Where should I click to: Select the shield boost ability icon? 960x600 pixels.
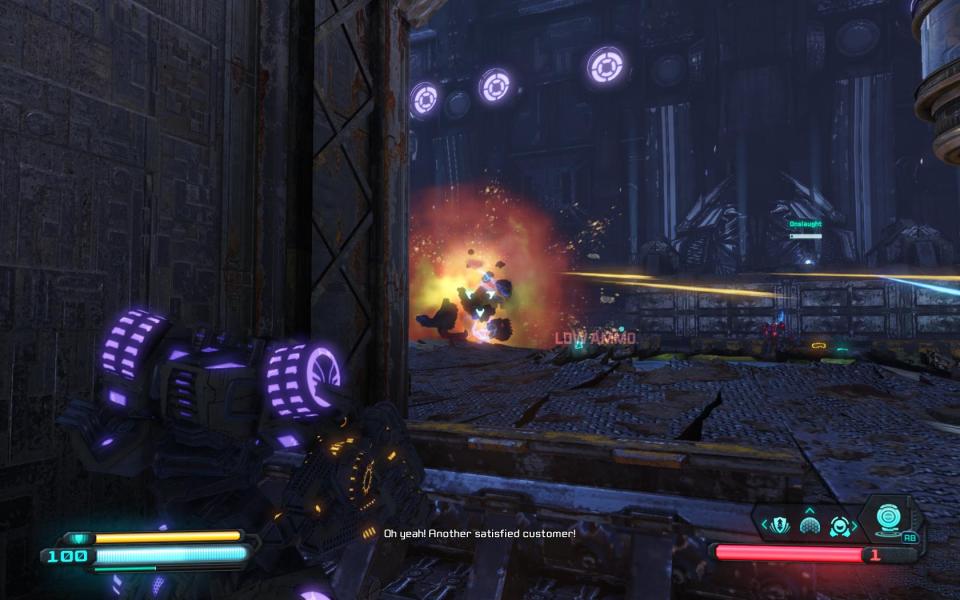click(779, 524)
